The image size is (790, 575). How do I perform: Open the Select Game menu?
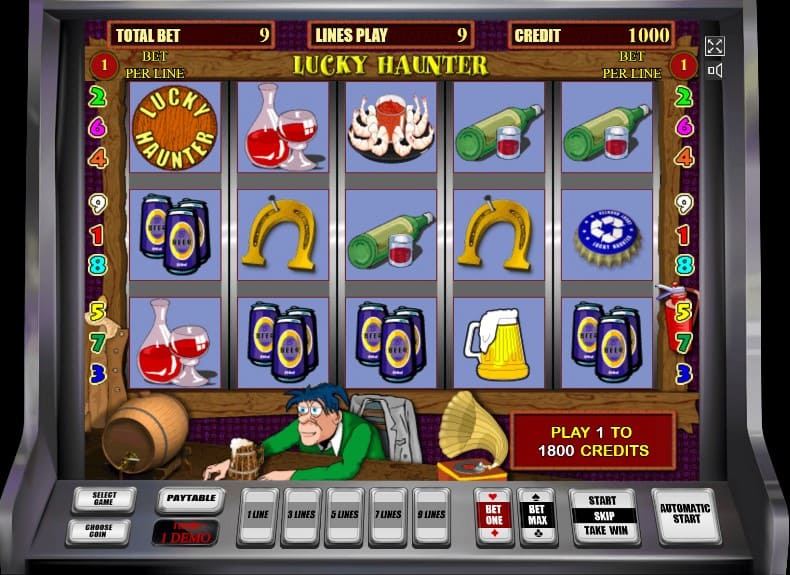click(104, 499)
